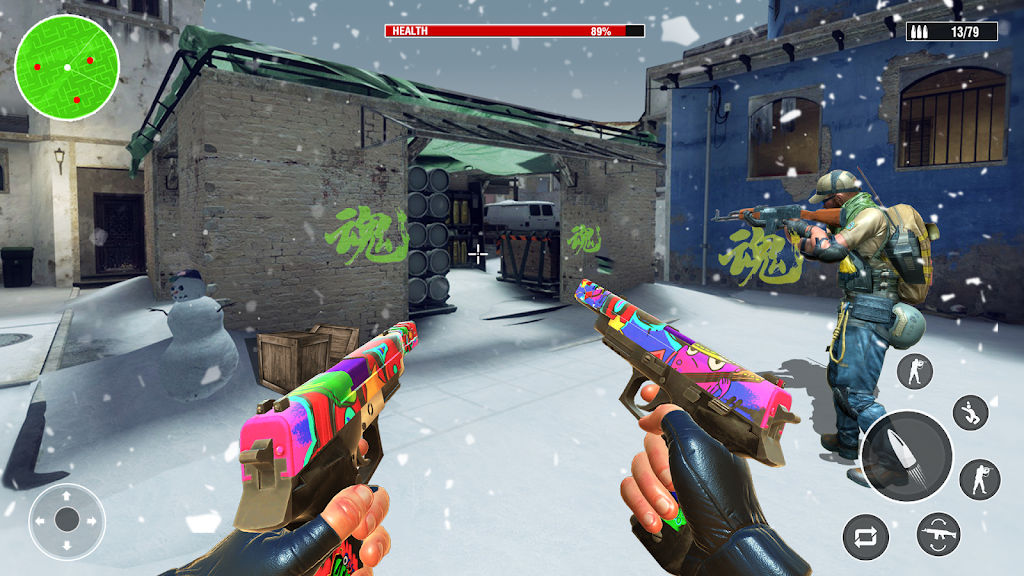Open the green radar minimap
The width and height of the screenshot is (1024, 576).
(x=67, y=67)
